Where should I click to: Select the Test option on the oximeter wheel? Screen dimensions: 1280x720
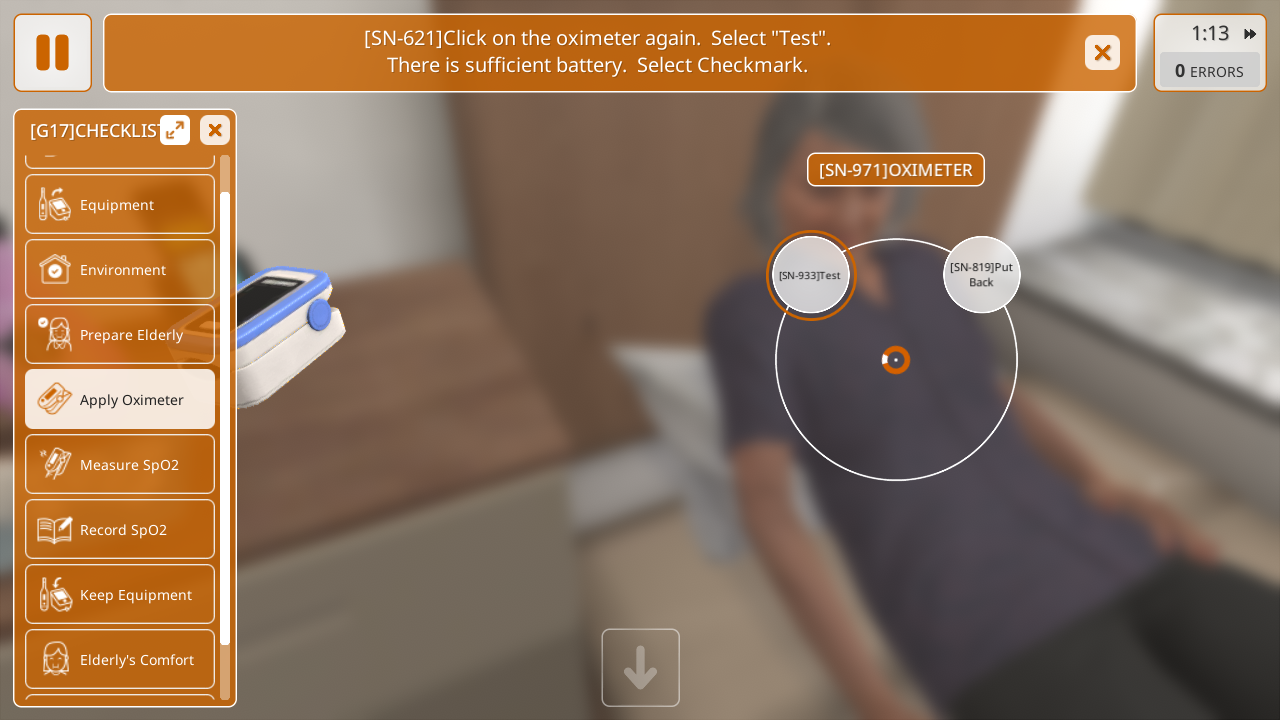click(x=811, y=275)
